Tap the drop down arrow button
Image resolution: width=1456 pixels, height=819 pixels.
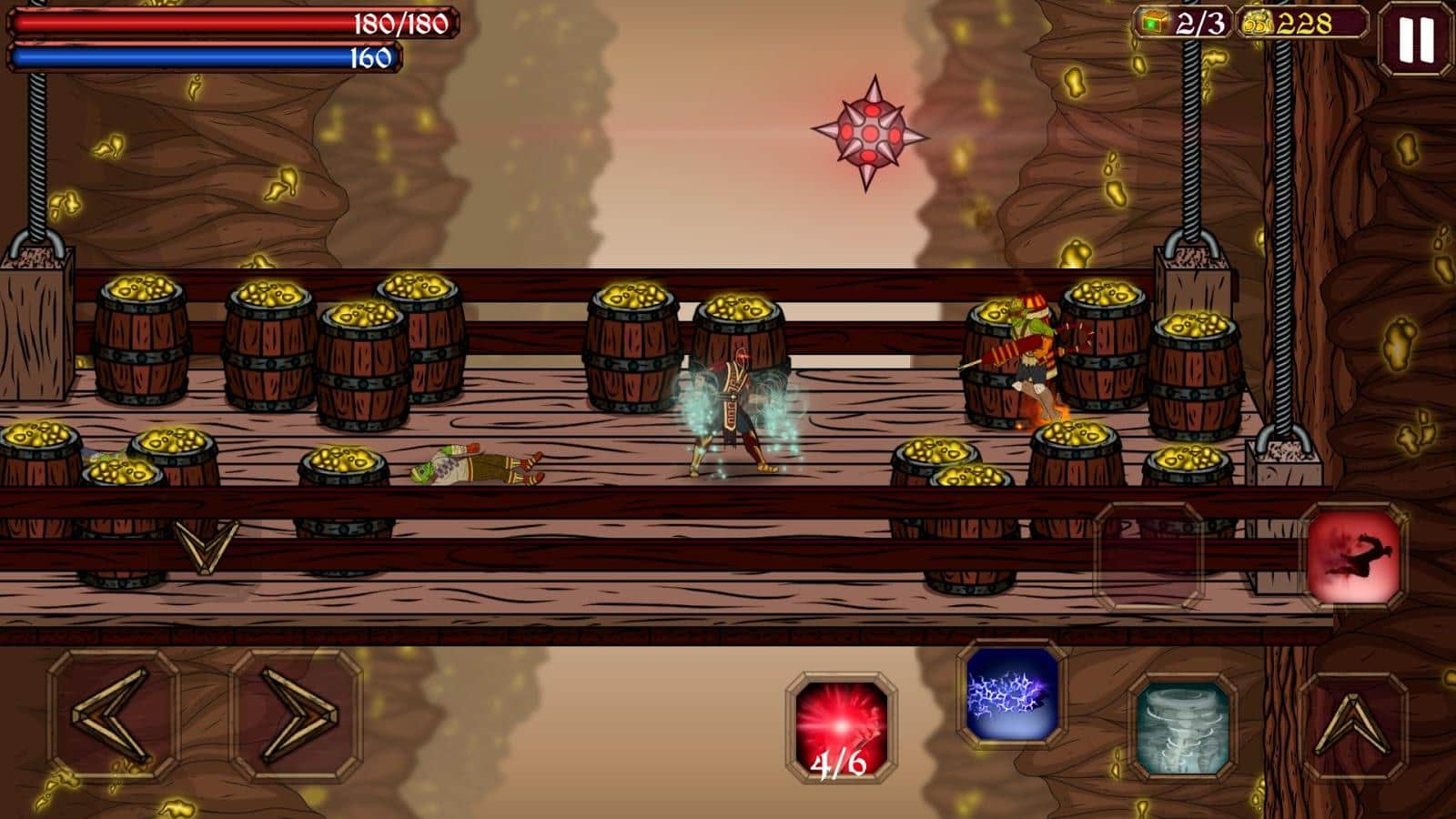tap(207, 544)
